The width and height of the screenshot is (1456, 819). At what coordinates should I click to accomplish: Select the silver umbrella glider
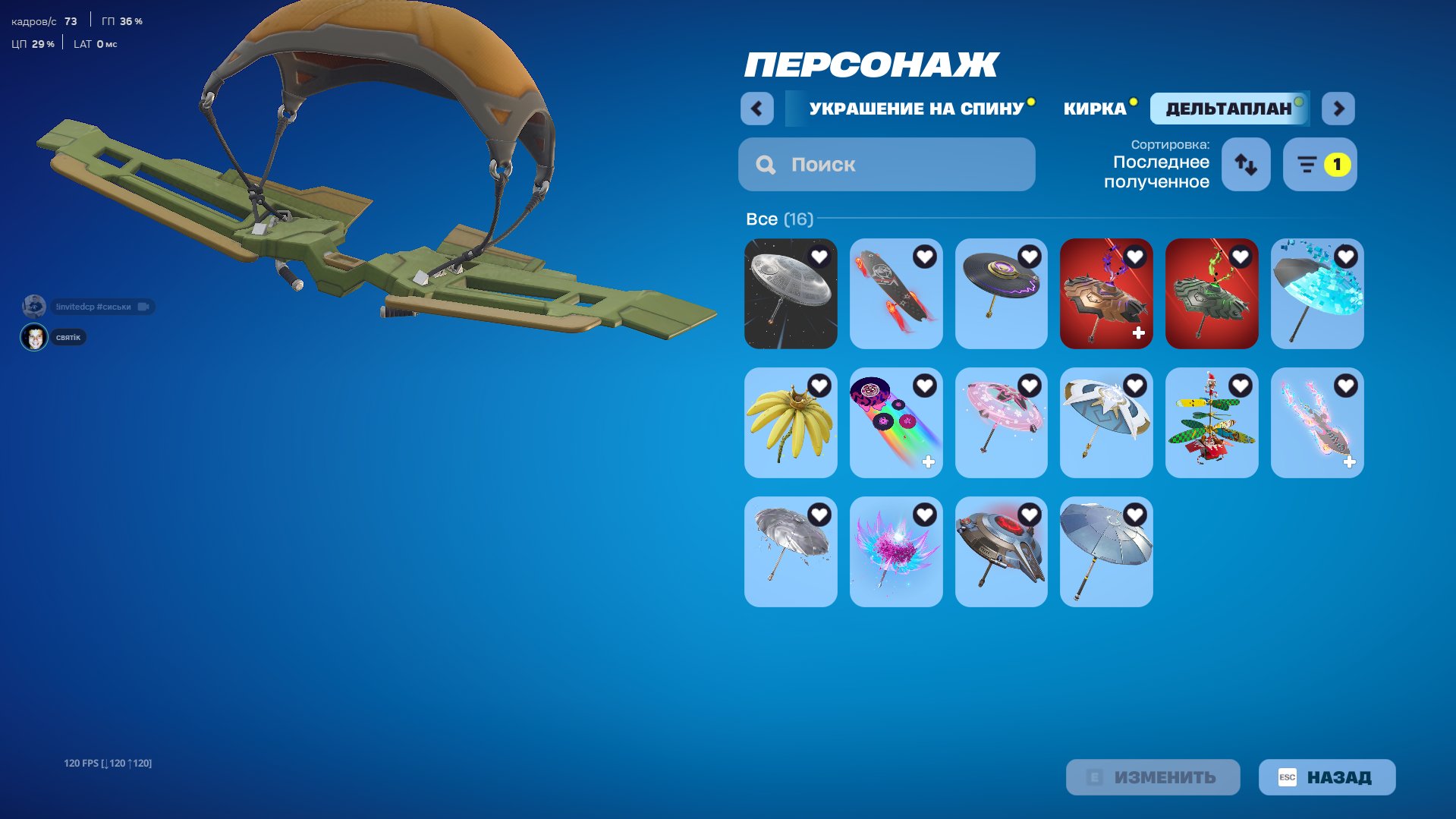tap(791, 552)
